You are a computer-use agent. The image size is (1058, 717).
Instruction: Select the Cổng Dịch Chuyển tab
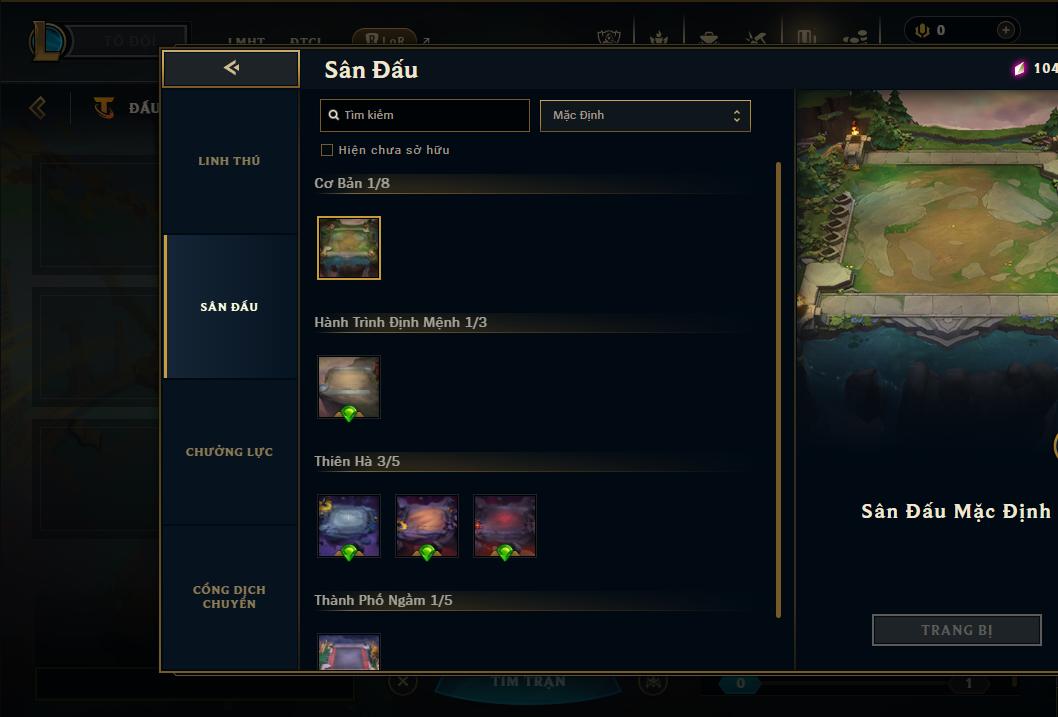click(229, 596)
